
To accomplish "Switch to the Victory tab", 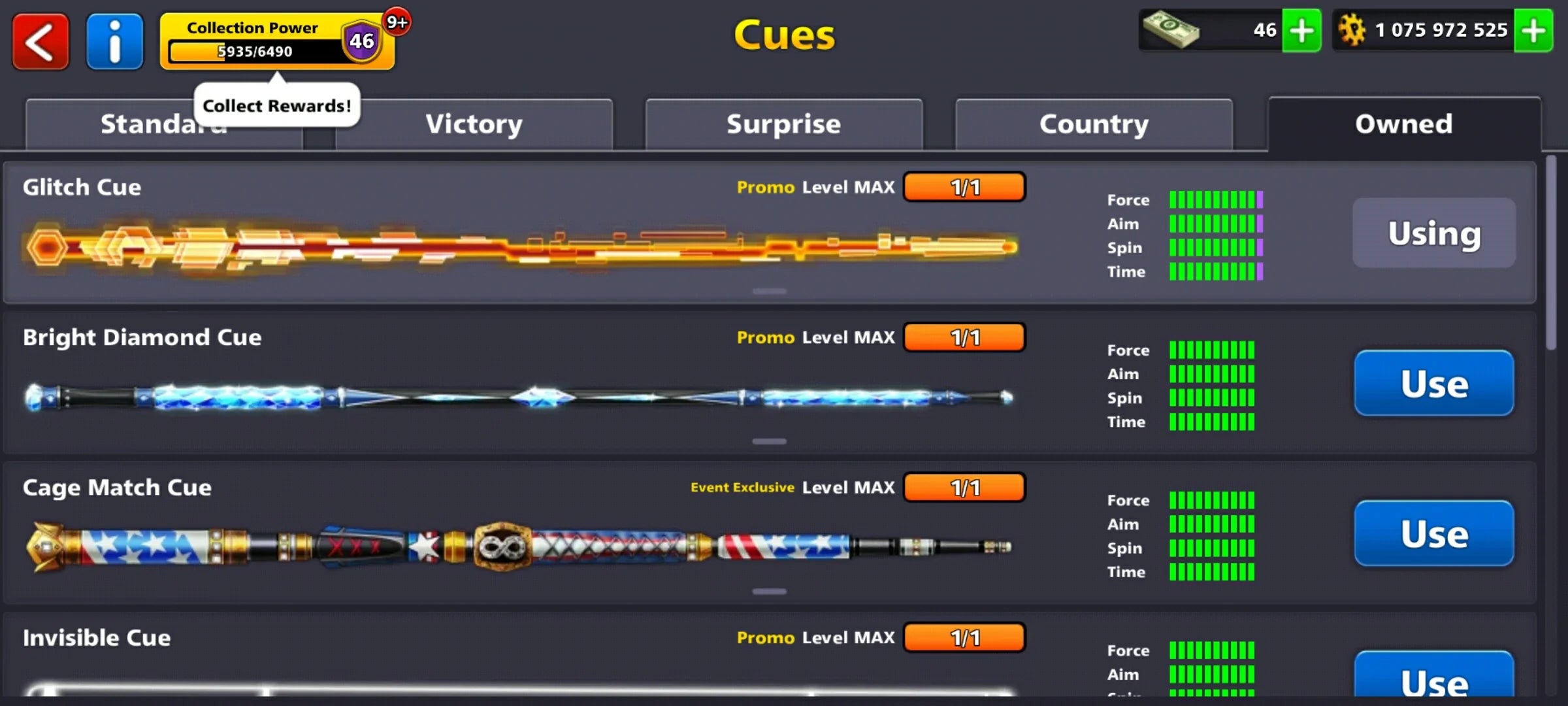I will tap(474, 123).
